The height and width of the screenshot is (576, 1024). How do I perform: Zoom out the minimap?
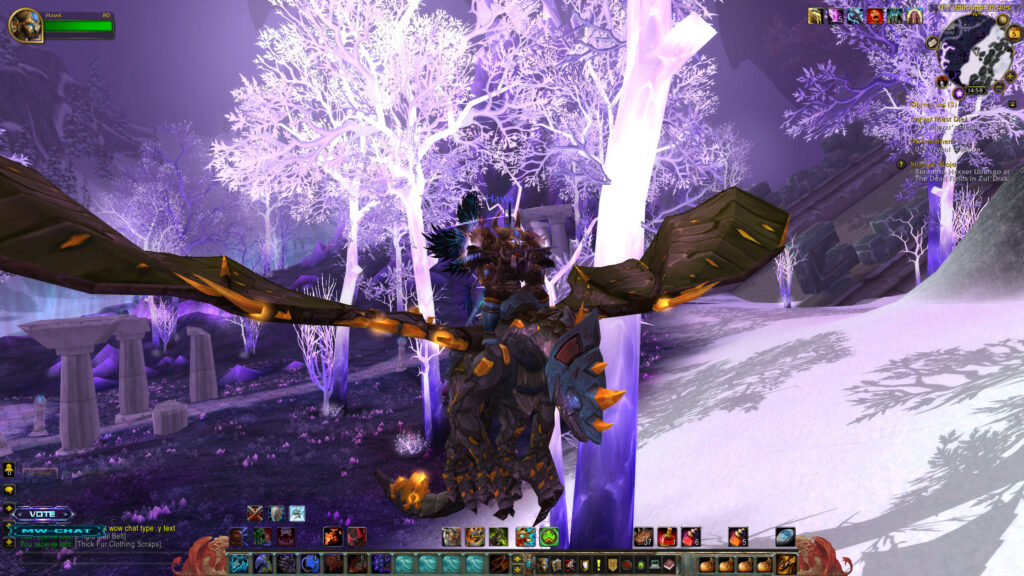997,88
